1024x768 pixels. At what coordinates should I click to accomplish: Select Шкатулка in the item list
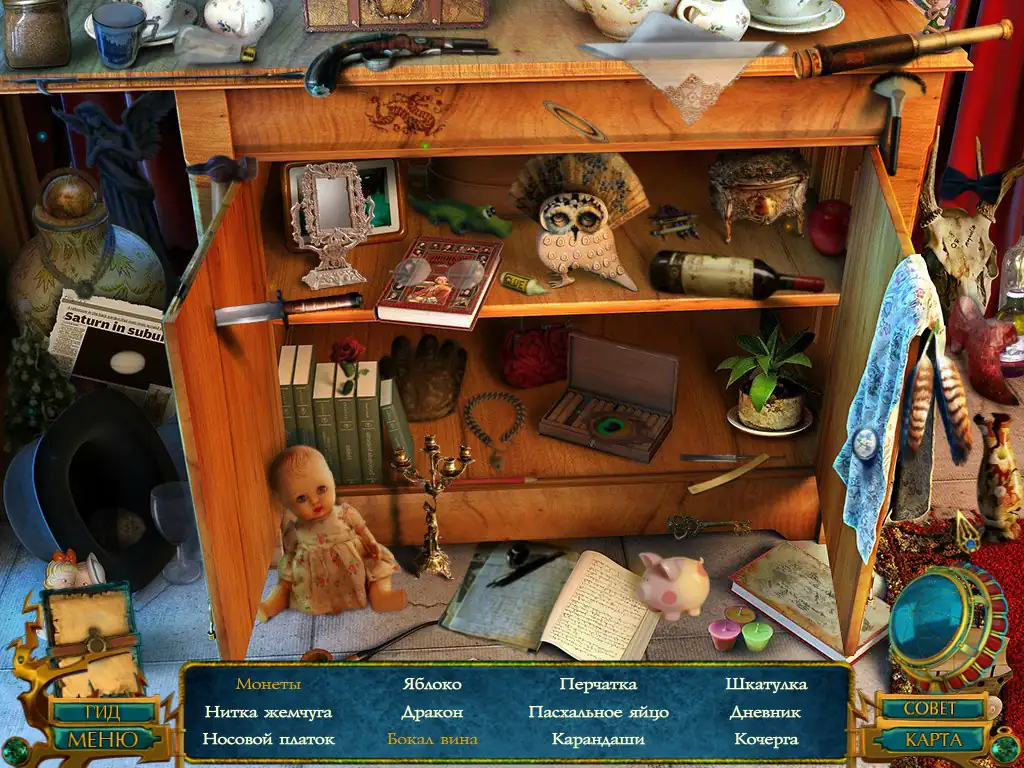click(766, 685)
